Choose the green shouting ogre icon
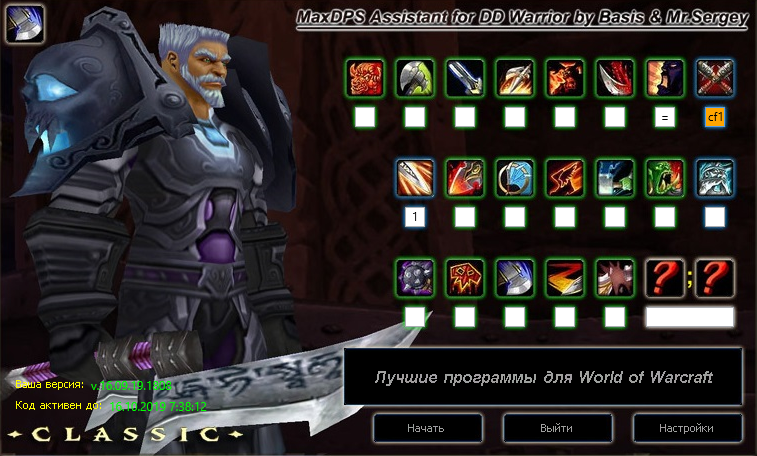Screen dimensions: 757x456 665,177
